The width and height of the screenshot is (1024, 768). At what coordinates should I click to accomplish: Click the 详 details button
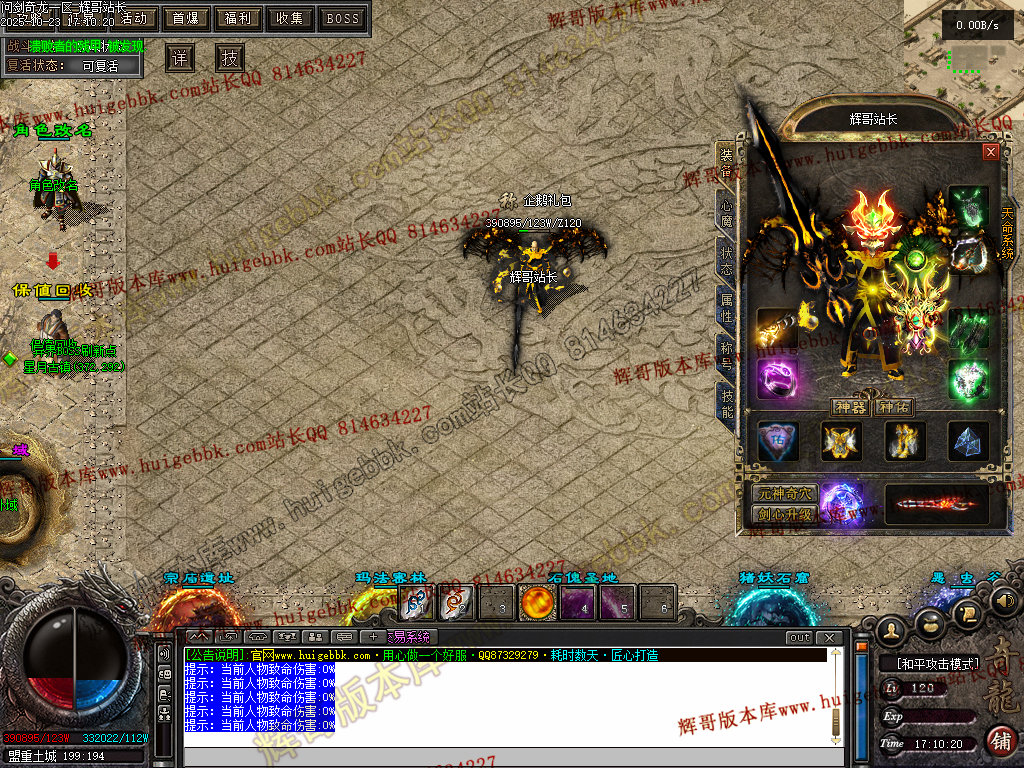(x=180, y=58)
